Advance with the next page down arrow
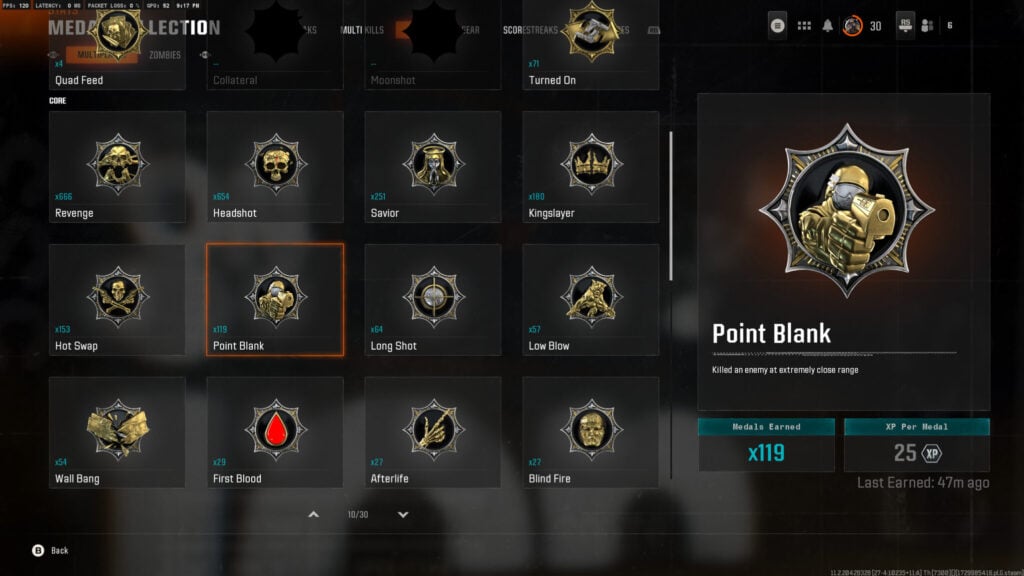The width and height of the screenshot is (1024, 576). 403,515
